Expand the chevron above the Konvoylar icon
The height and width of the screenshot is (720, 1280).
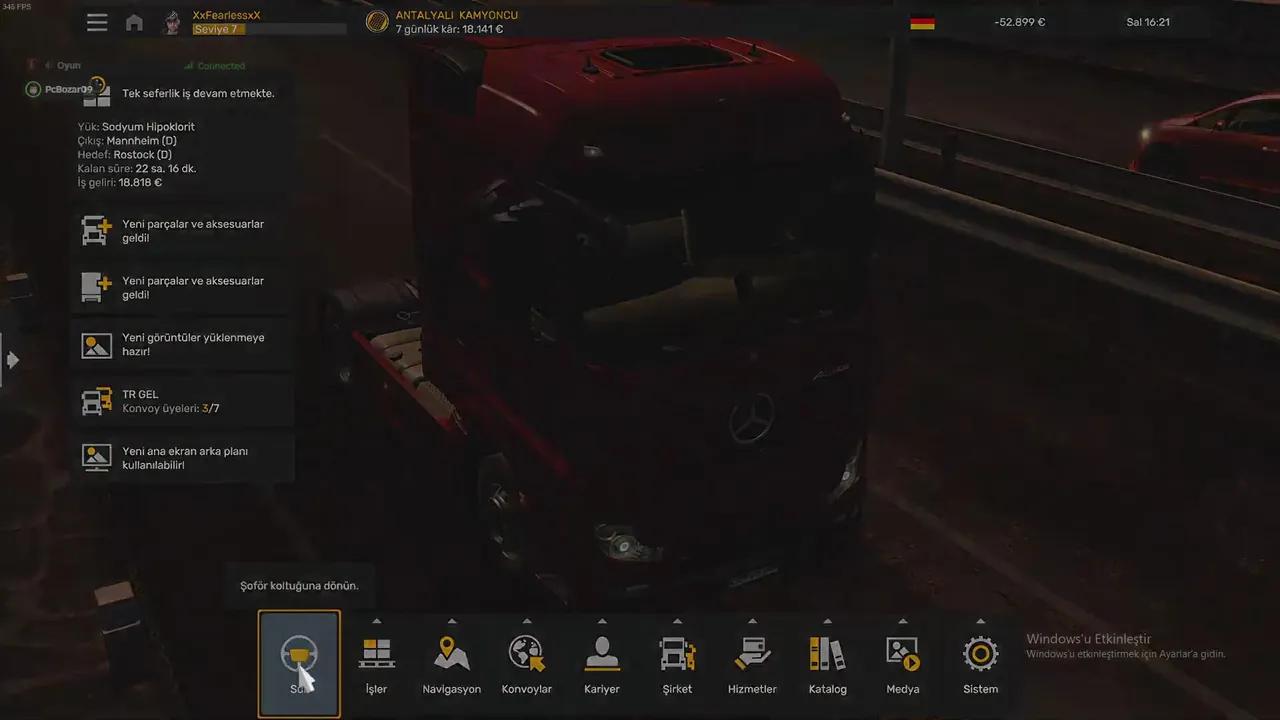point(526,621)
